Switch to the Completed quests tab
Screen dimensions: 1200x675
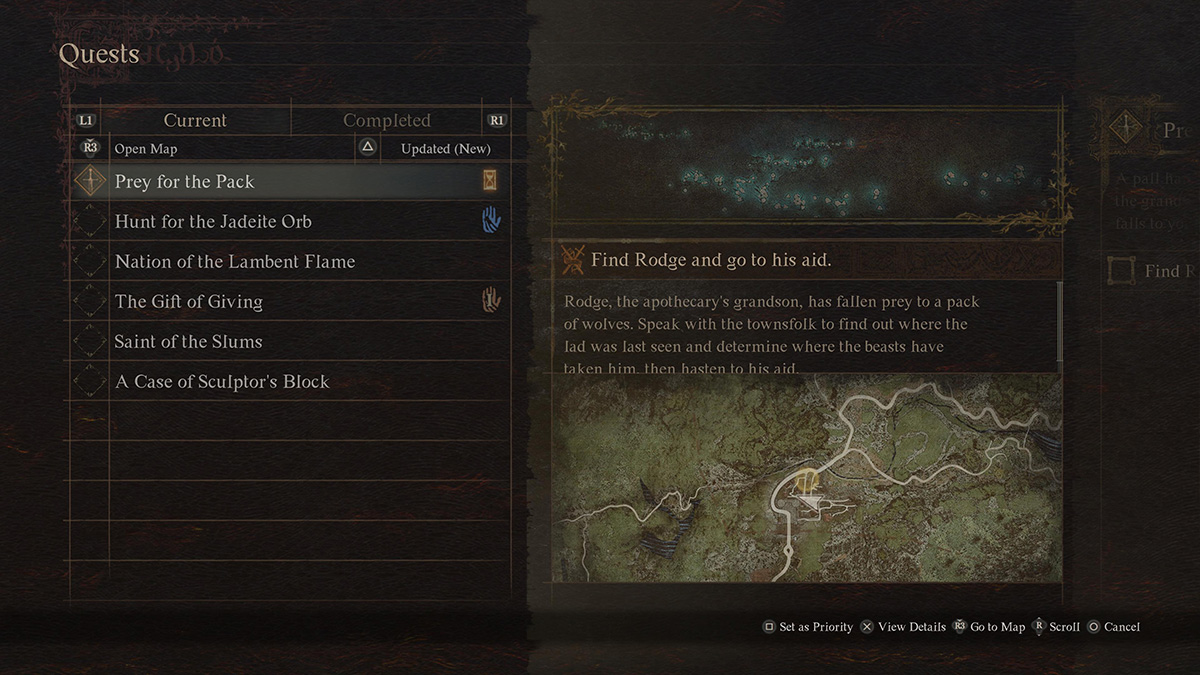tap(386, 120)
